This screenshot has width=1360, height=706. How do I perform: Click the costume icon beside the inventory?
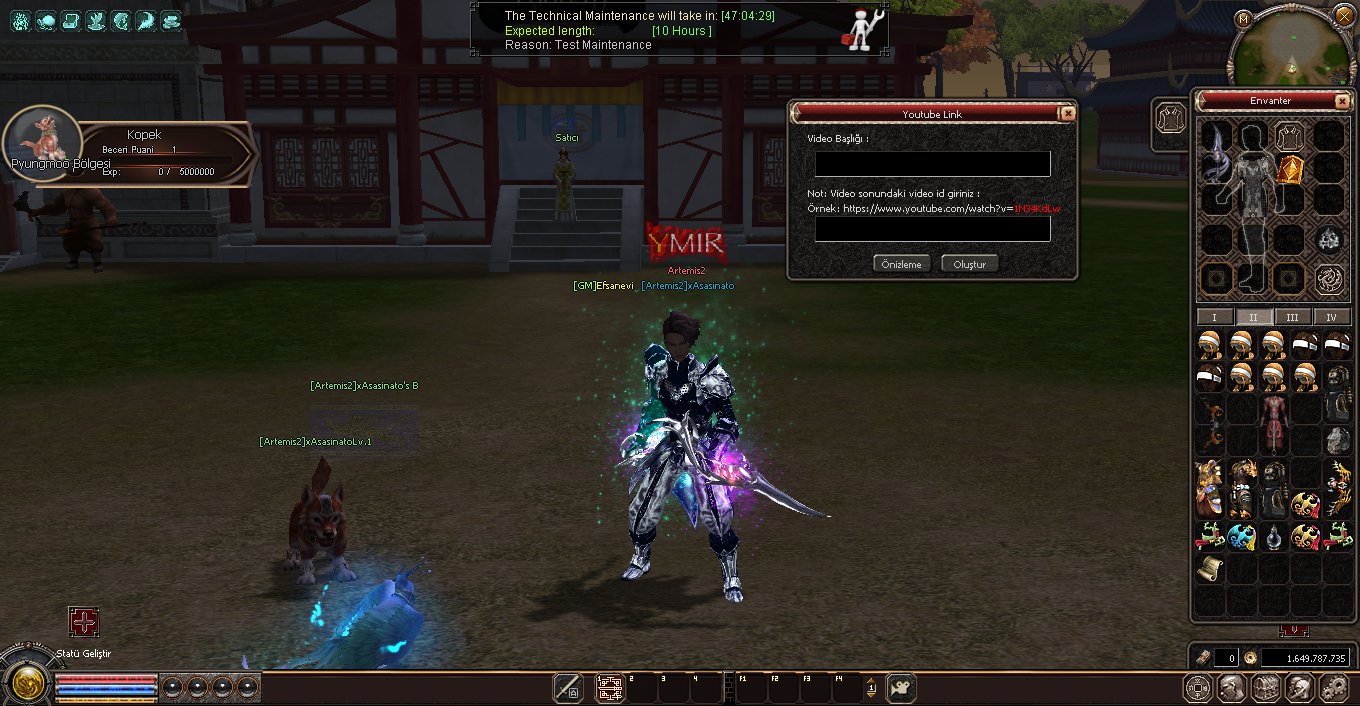pyautogui.click(x=1171, y=121)
